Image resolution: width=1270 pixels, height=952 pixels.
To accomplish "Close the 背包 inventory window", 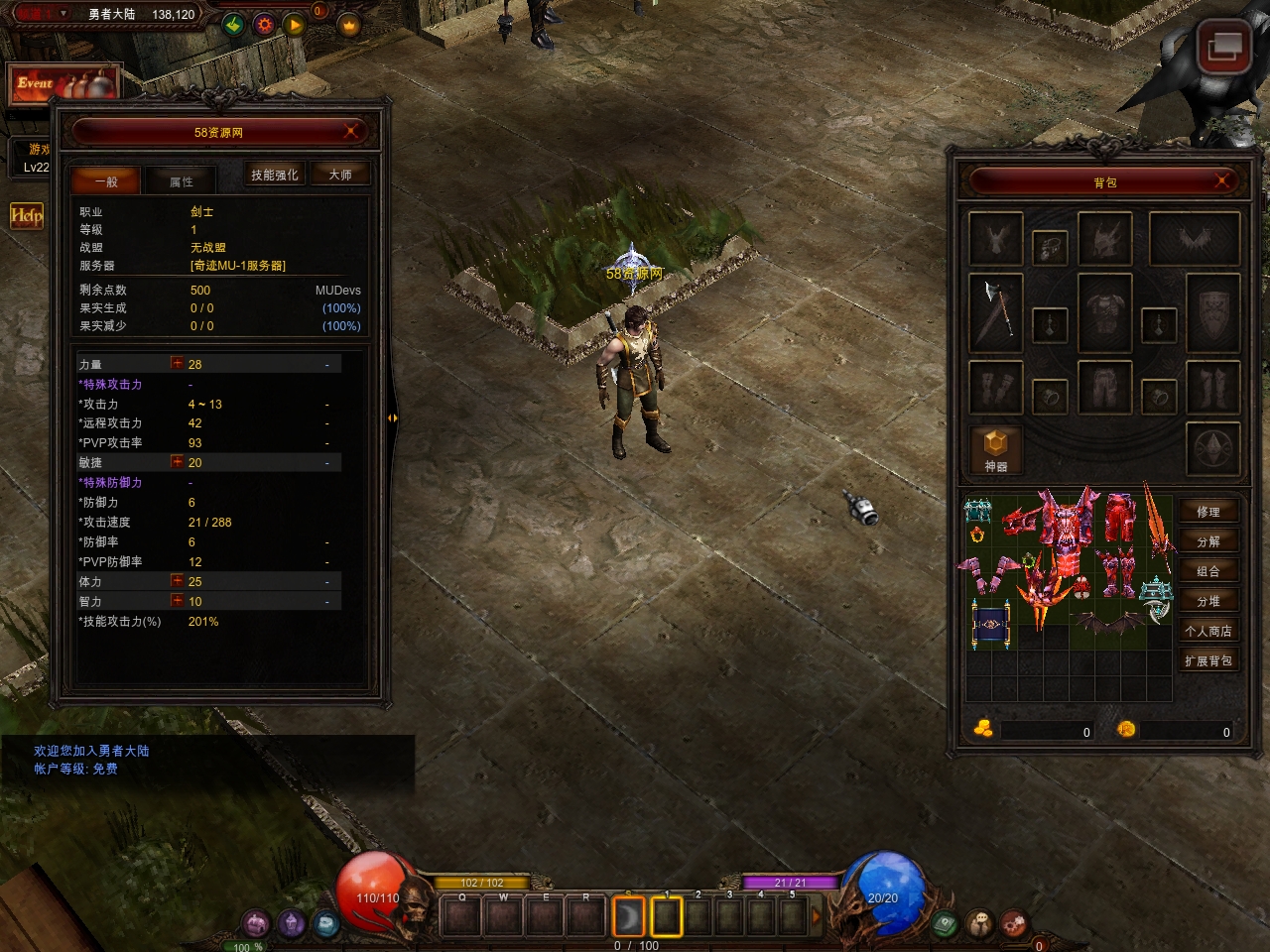I will 1222,181.
